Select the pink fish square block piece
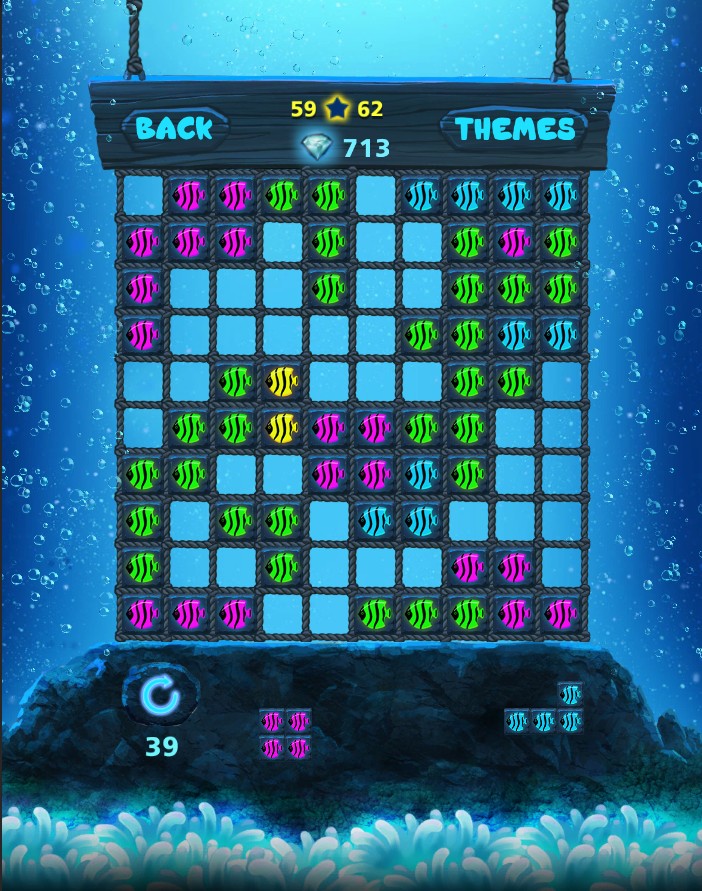This screenshot has height=891, width=702. tap(285, 733)
